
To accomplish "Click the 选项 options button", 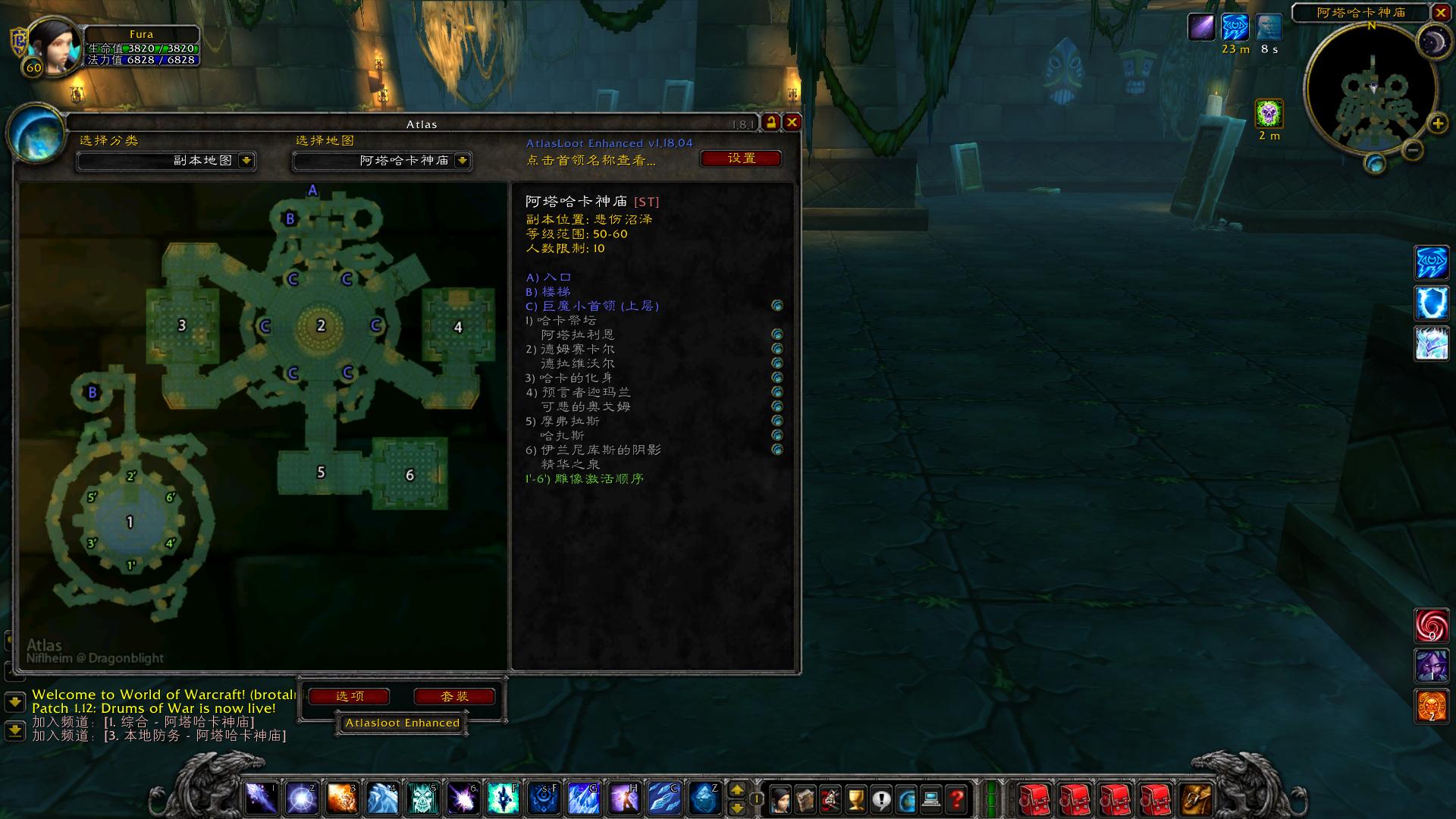I will 350,696.
